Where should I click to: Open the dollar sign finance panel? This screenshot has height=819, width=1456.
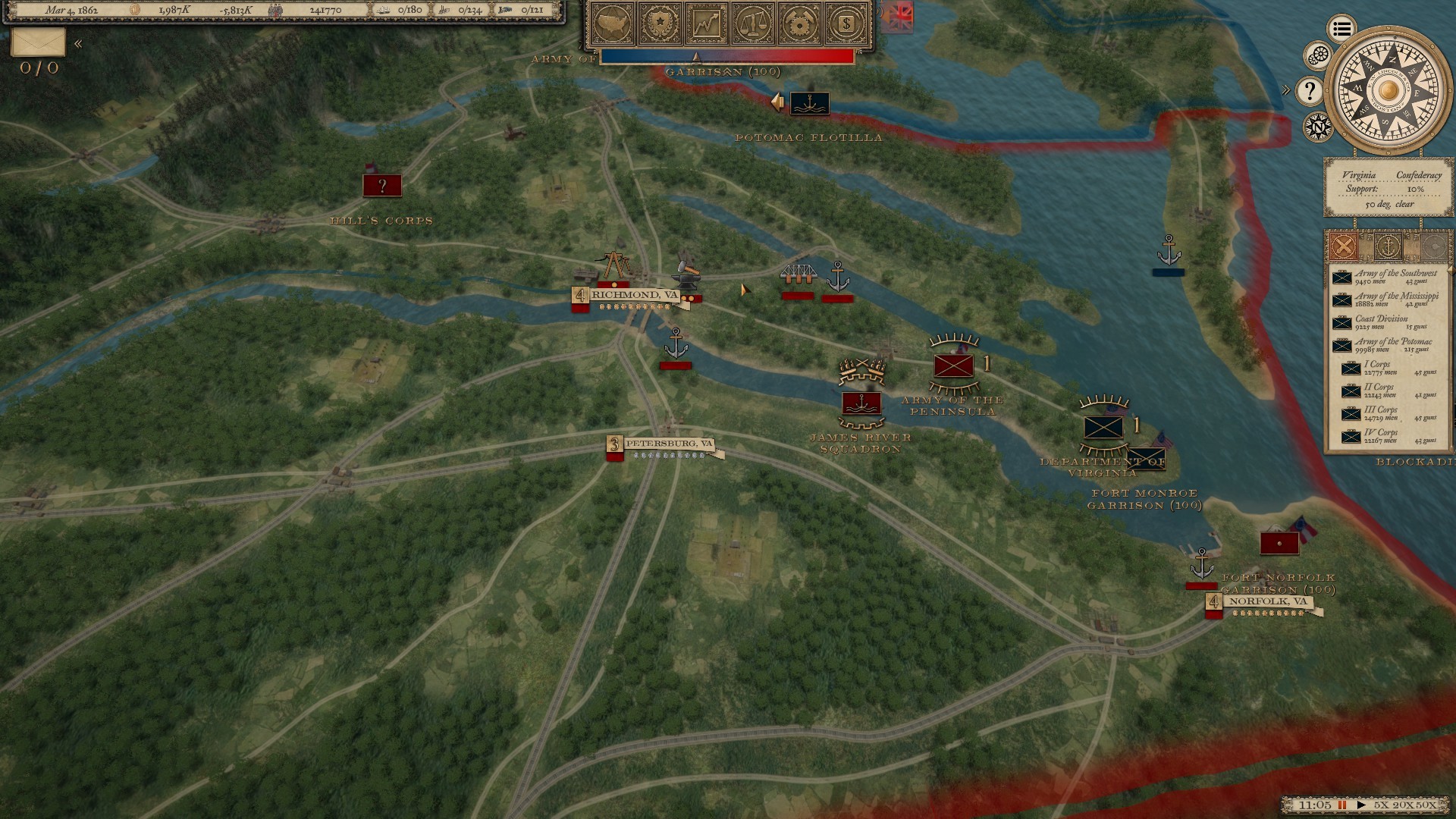tap(846, 24)
